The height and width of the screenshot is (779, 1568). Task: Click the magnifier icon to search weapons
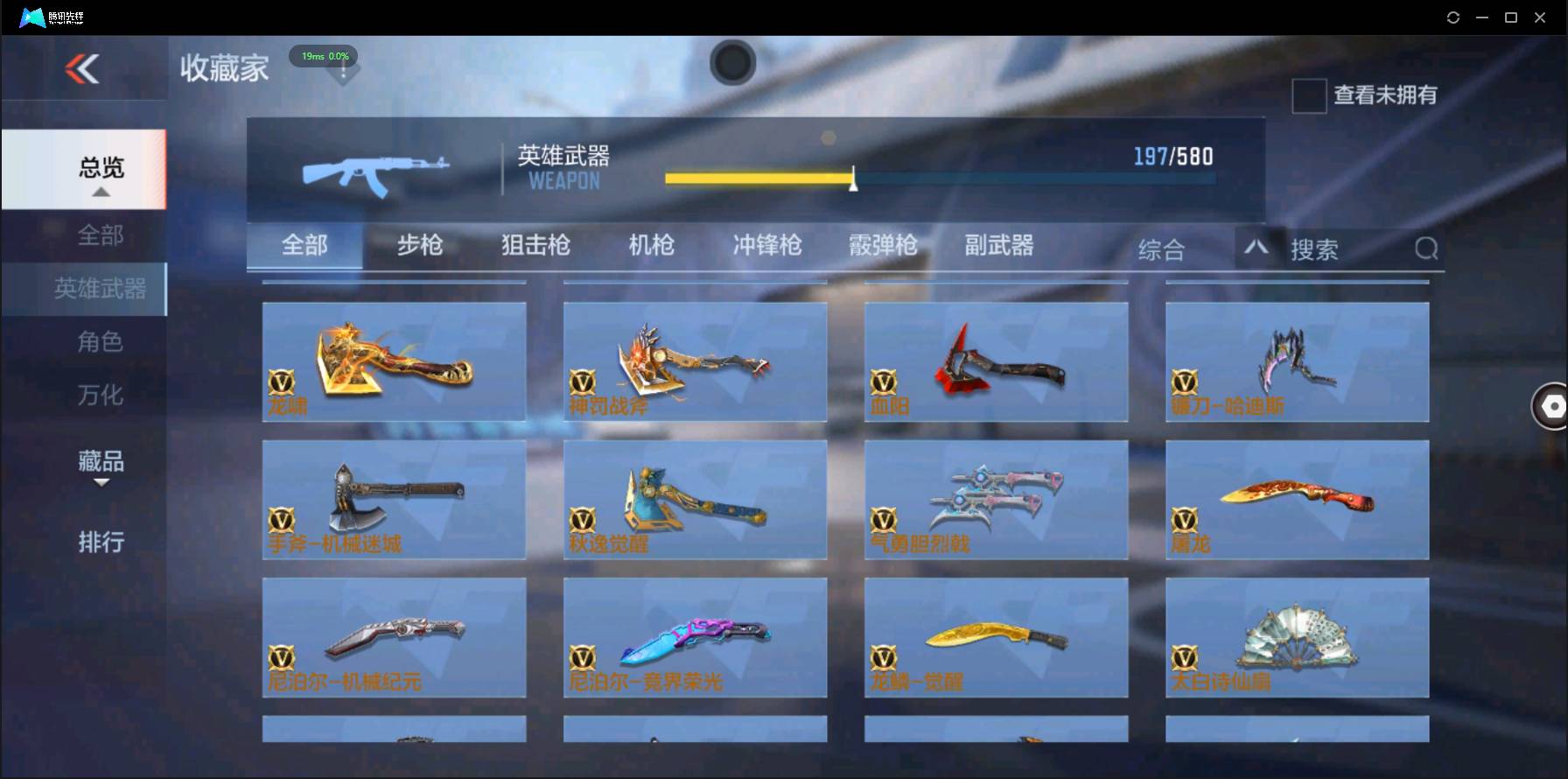pos(1426,249)
